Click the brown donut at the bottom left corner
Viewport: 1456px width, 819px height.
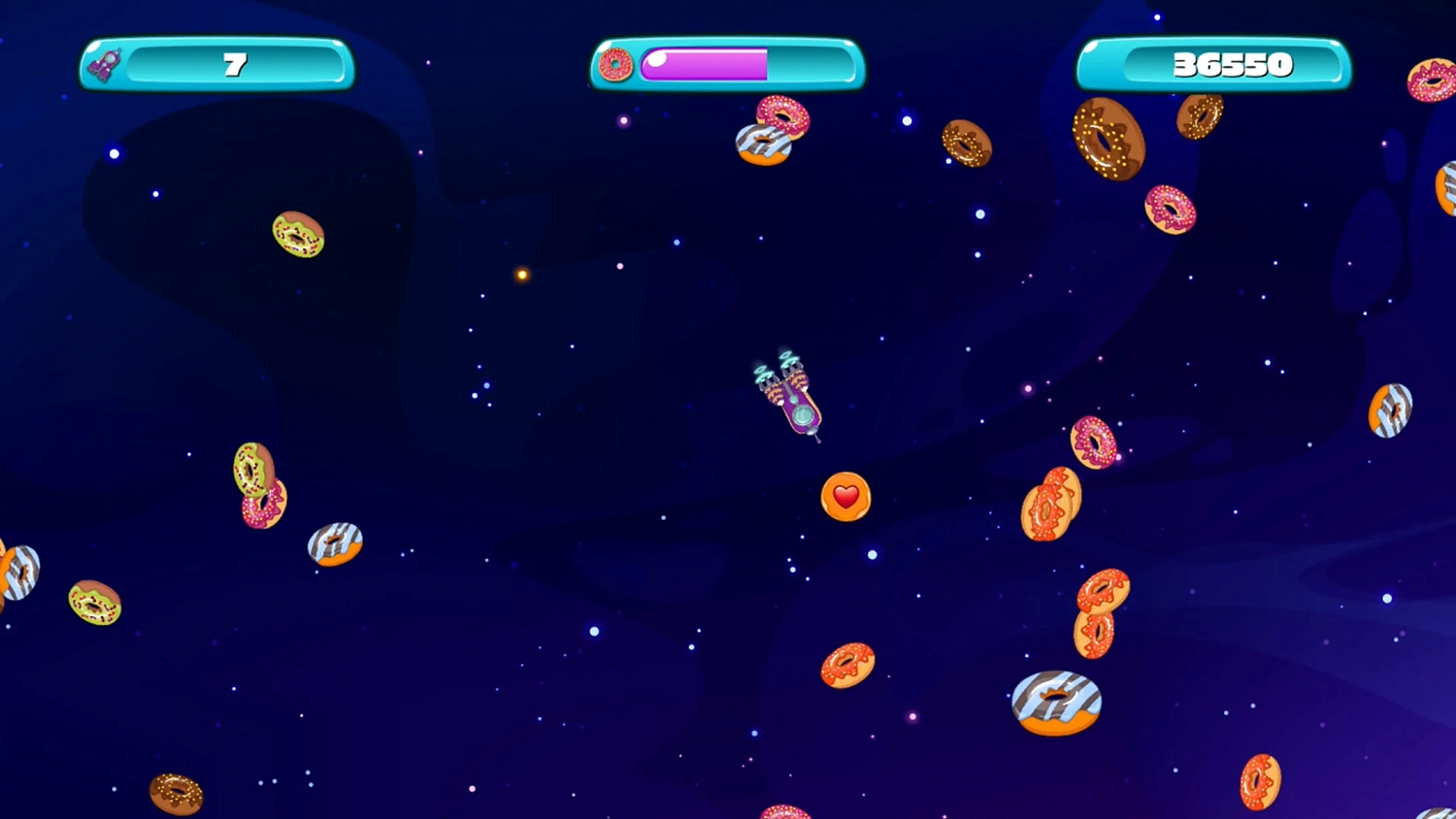point(177,794)
